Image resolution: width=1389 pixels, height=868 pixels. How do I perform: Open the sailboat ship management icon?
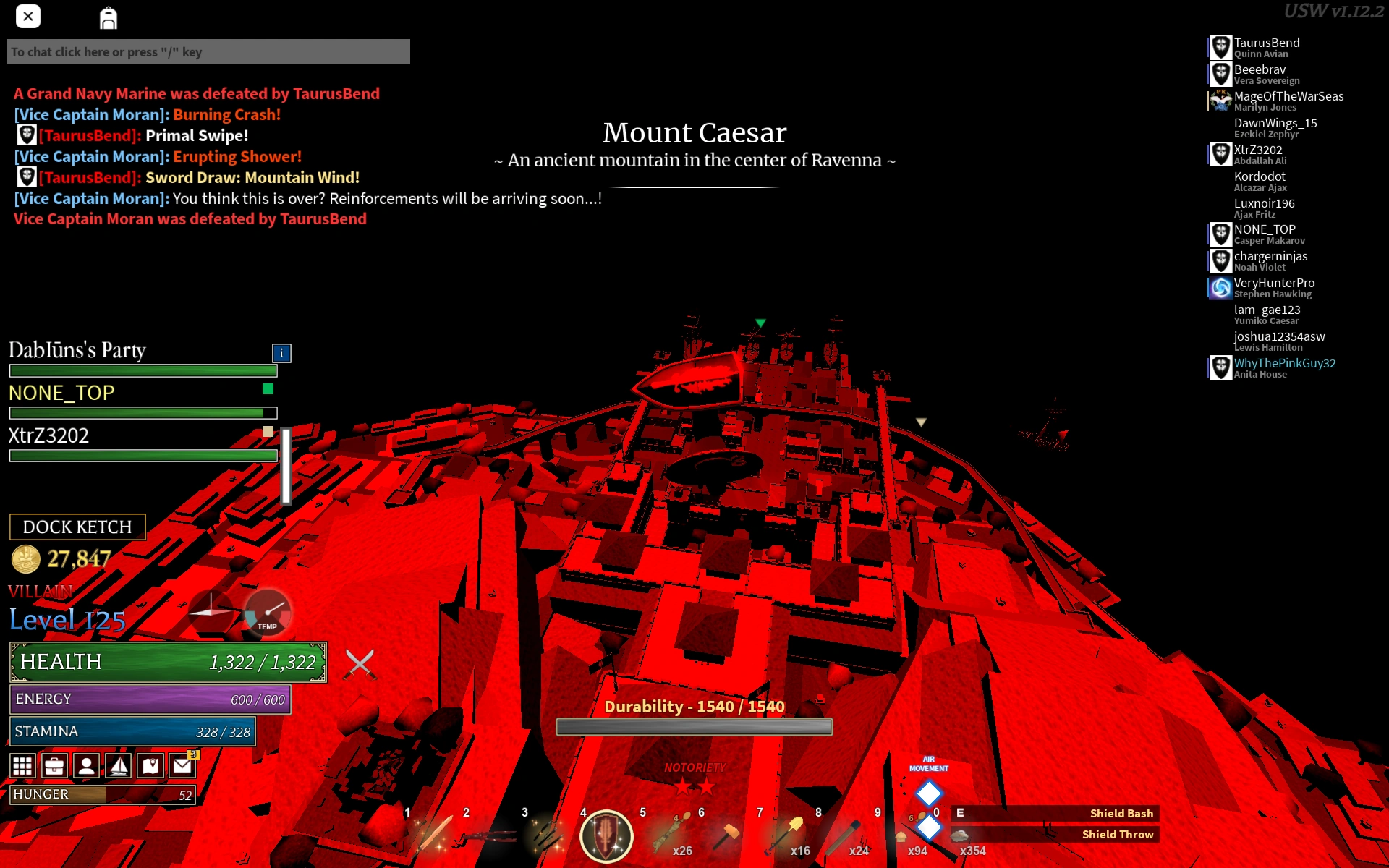[x=118, y=765]
